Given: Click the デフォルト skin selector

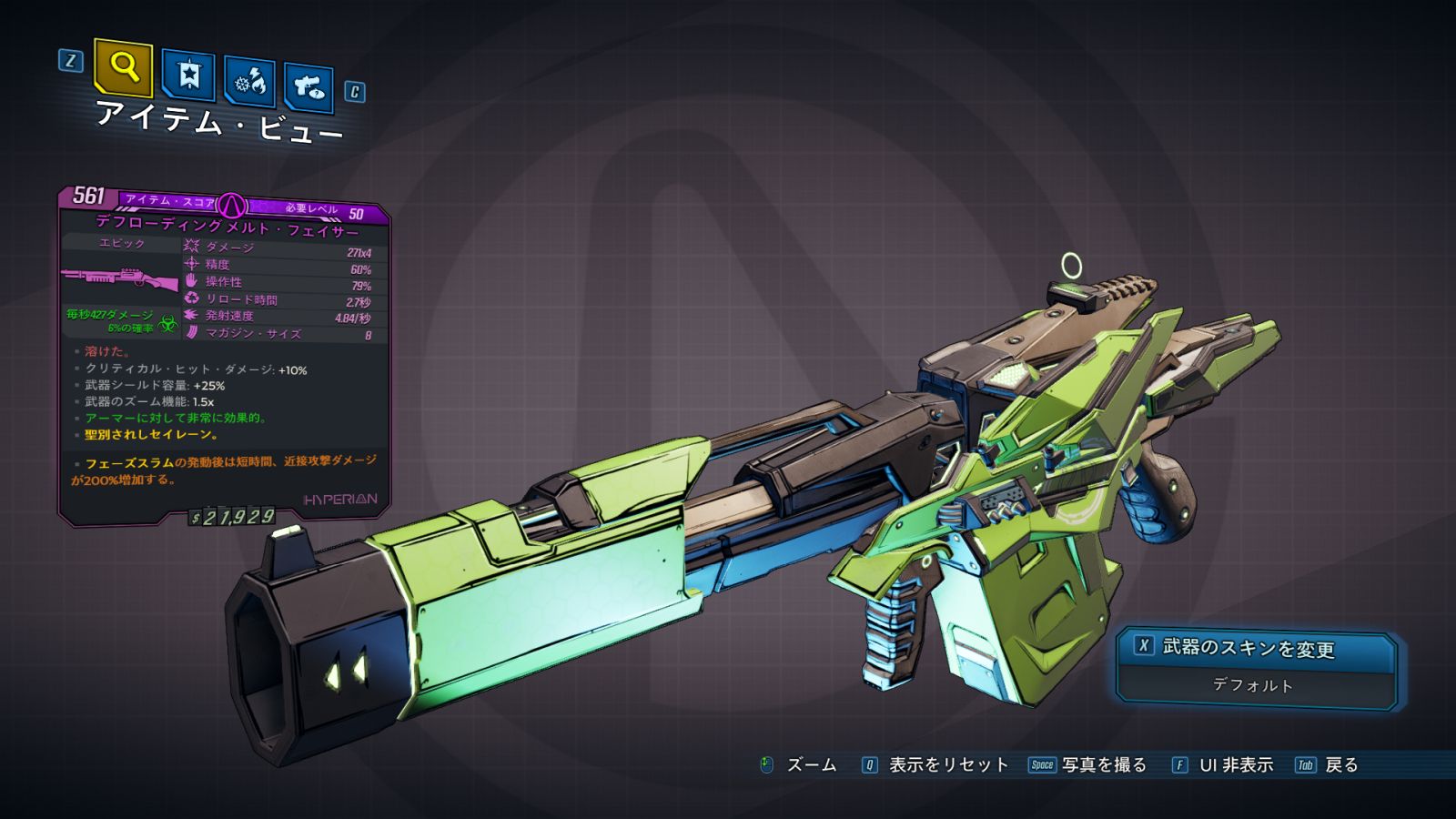Looking at the screenshot, I should coord(1253,685).
